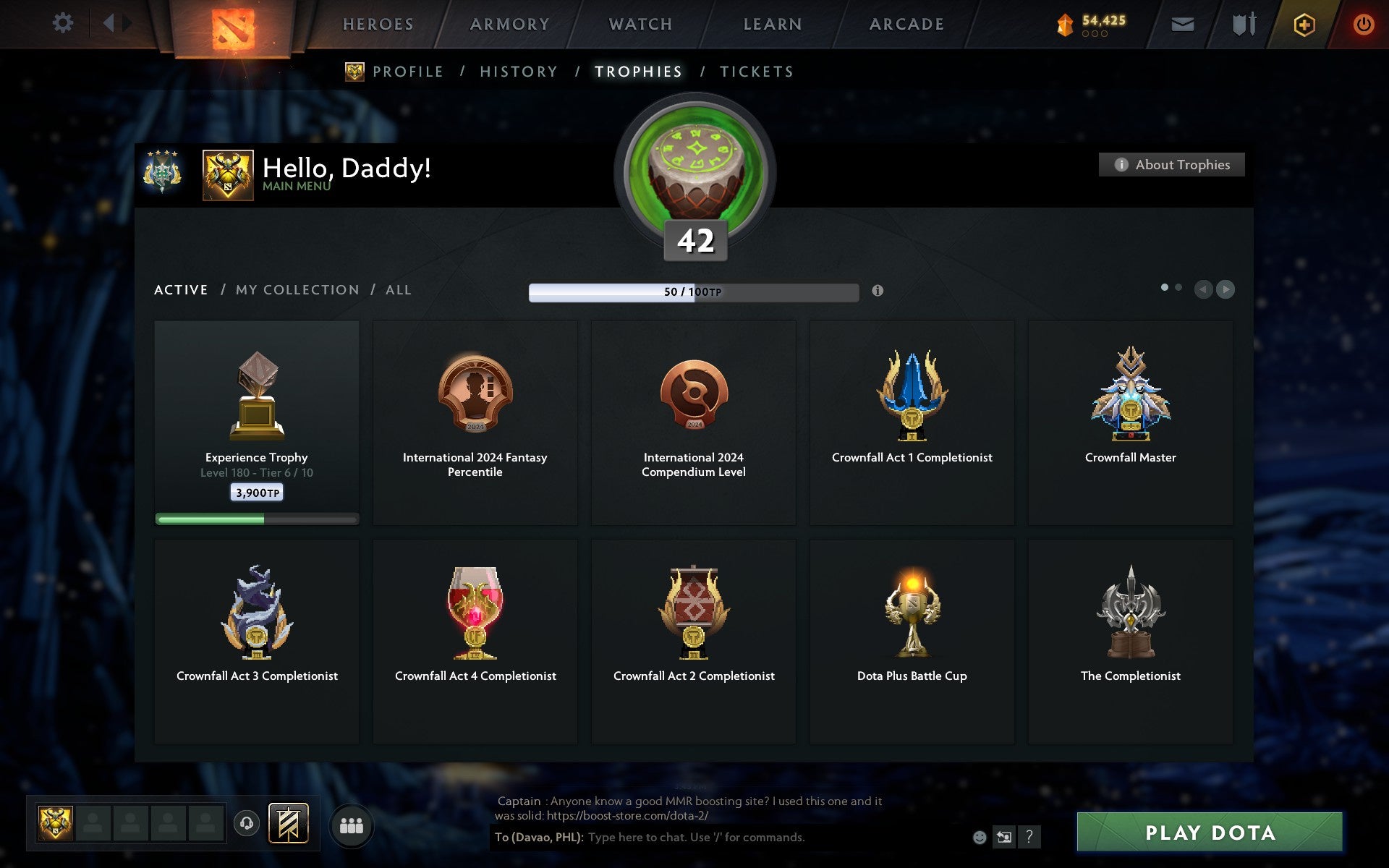This screenshot has width=1389, height=868.
Task: Switch to the TICKETS tab
Action: (x=755, y=71)
